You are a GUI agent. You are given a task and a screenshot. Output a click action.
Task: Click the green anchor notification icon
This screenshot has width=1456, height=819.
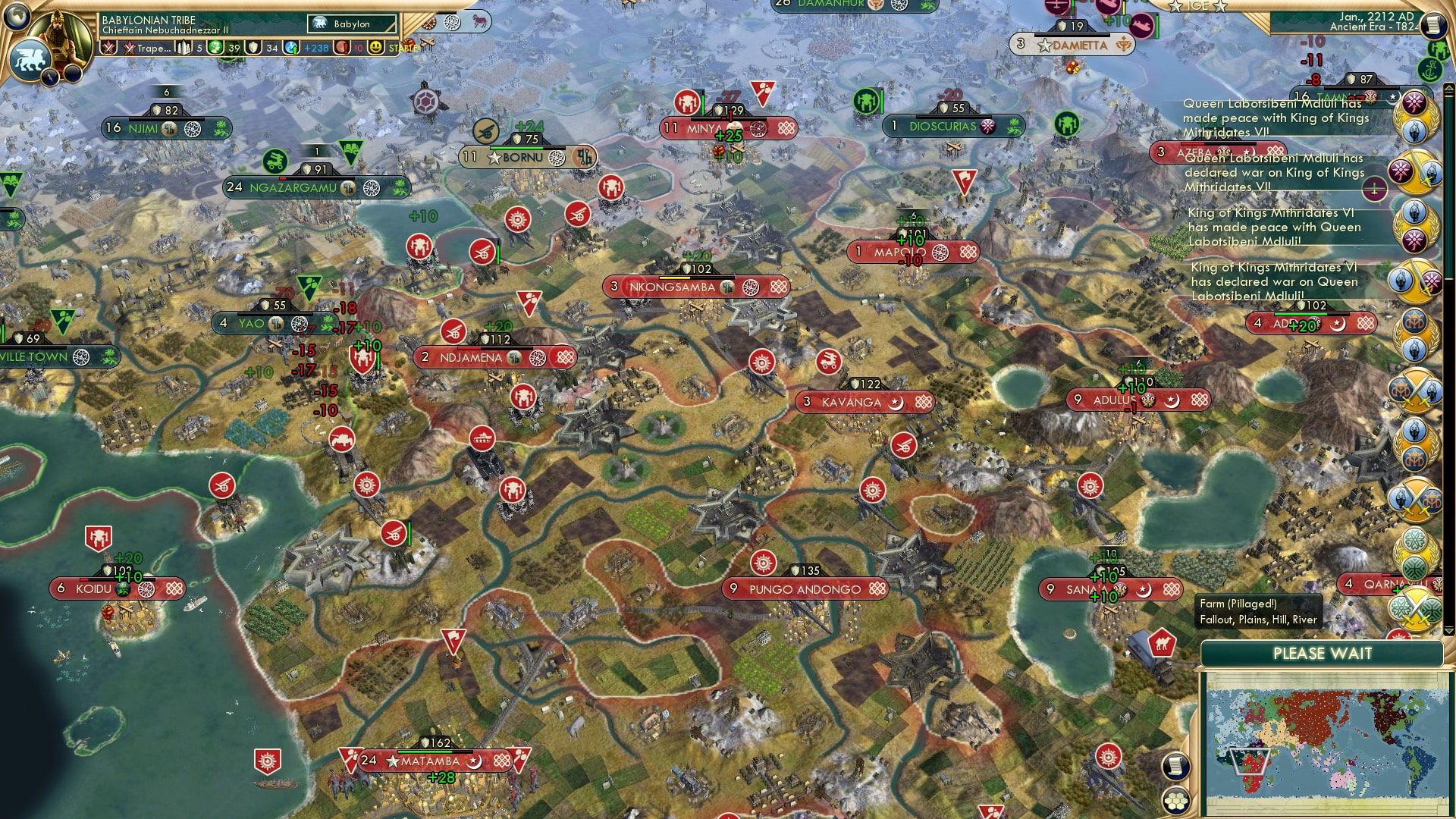(x=1431, y=71)
